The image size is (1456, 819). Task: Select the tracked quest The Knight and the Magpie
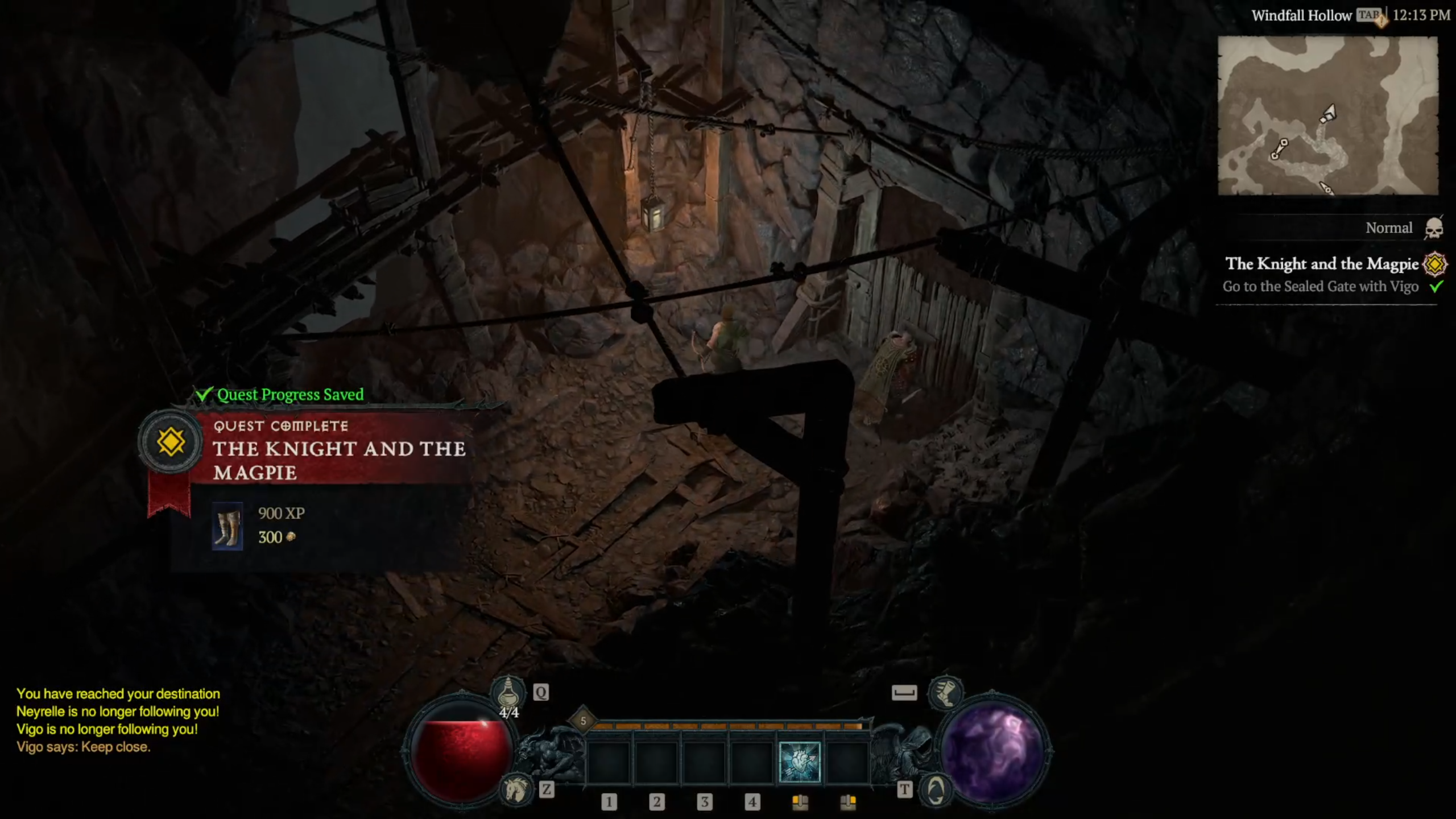click(x=1321, y=264)
